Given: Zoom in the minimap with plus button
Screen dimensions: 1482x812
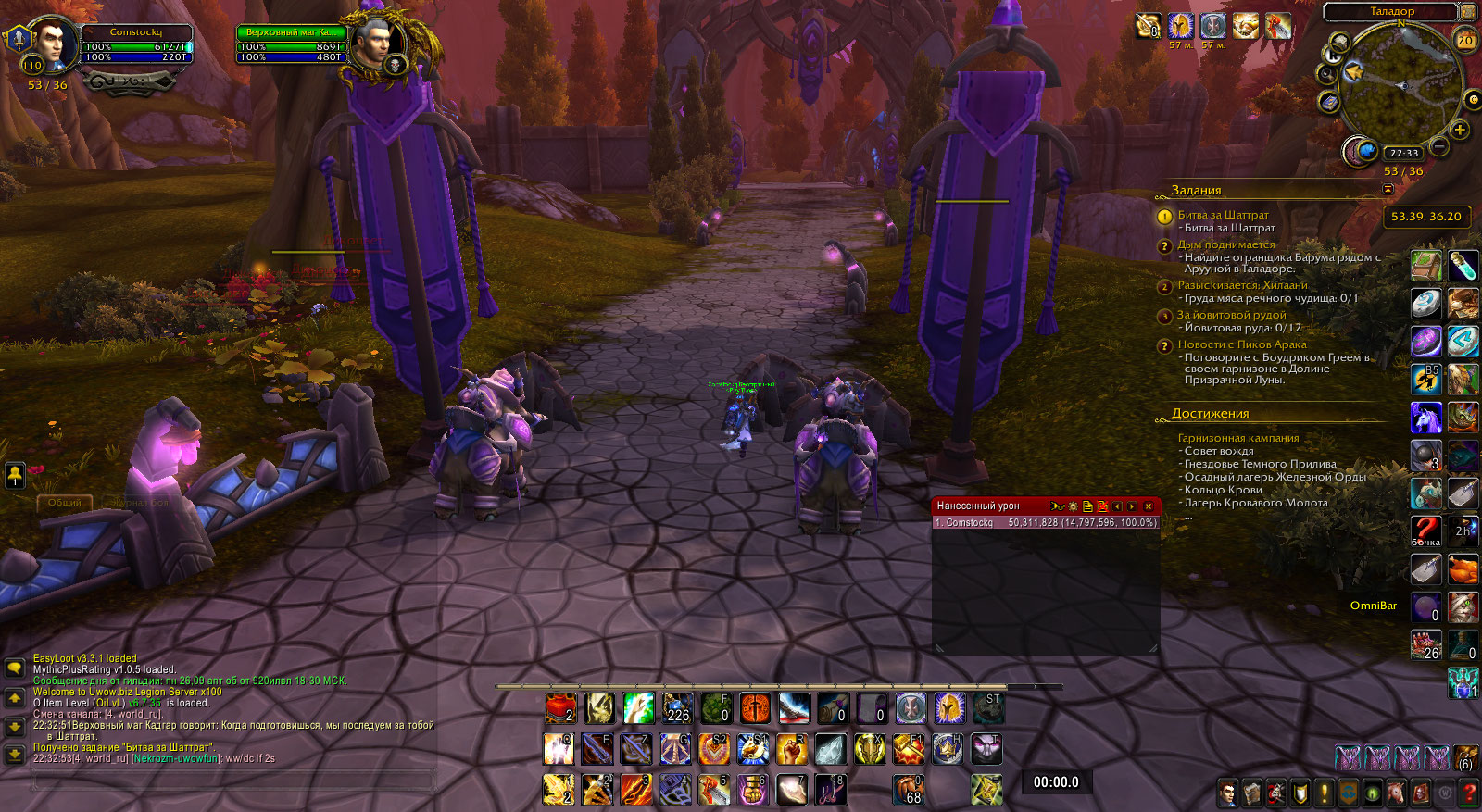Looking at the screenshot, I should pos(1460,130).
